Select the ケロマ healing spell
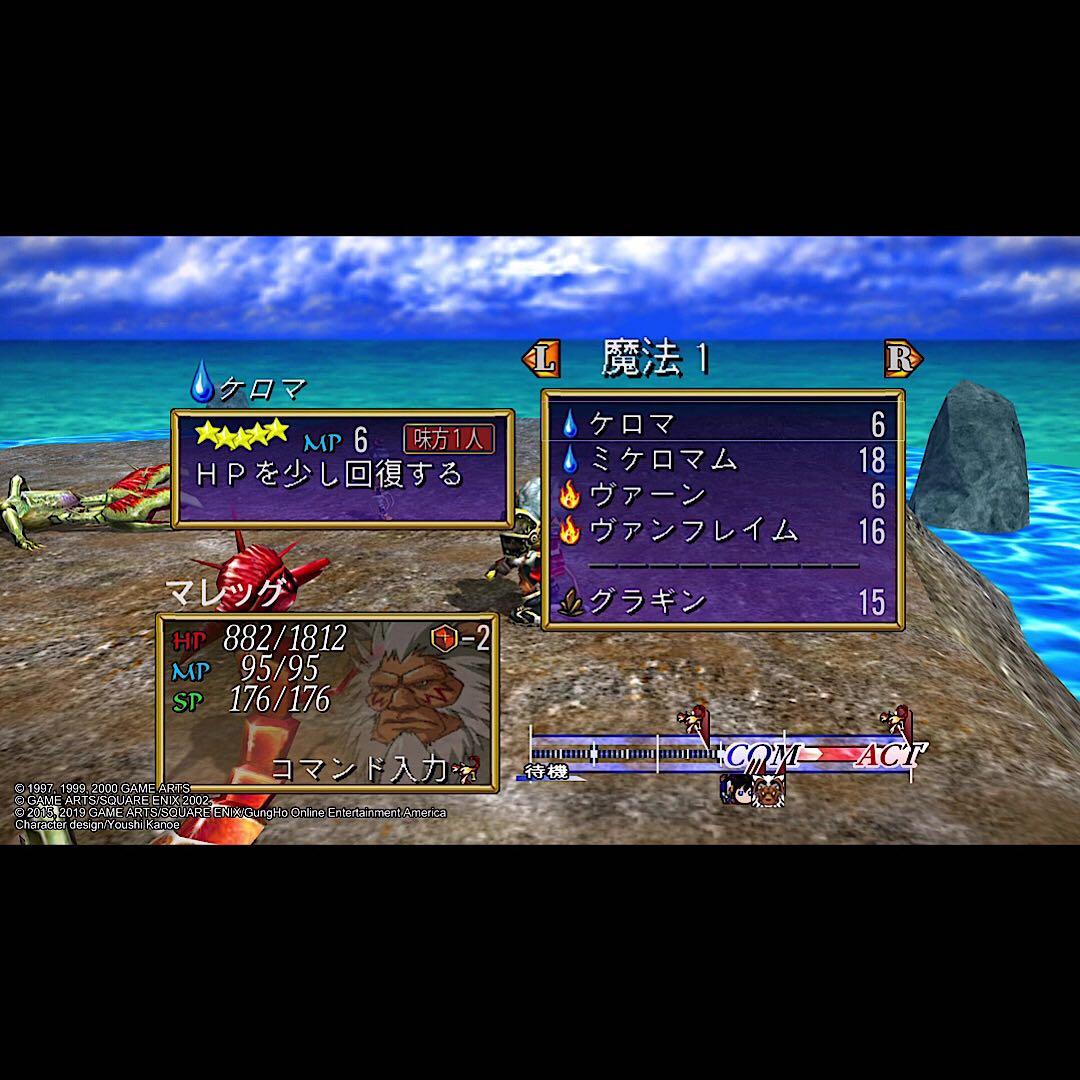 (720, 425)
